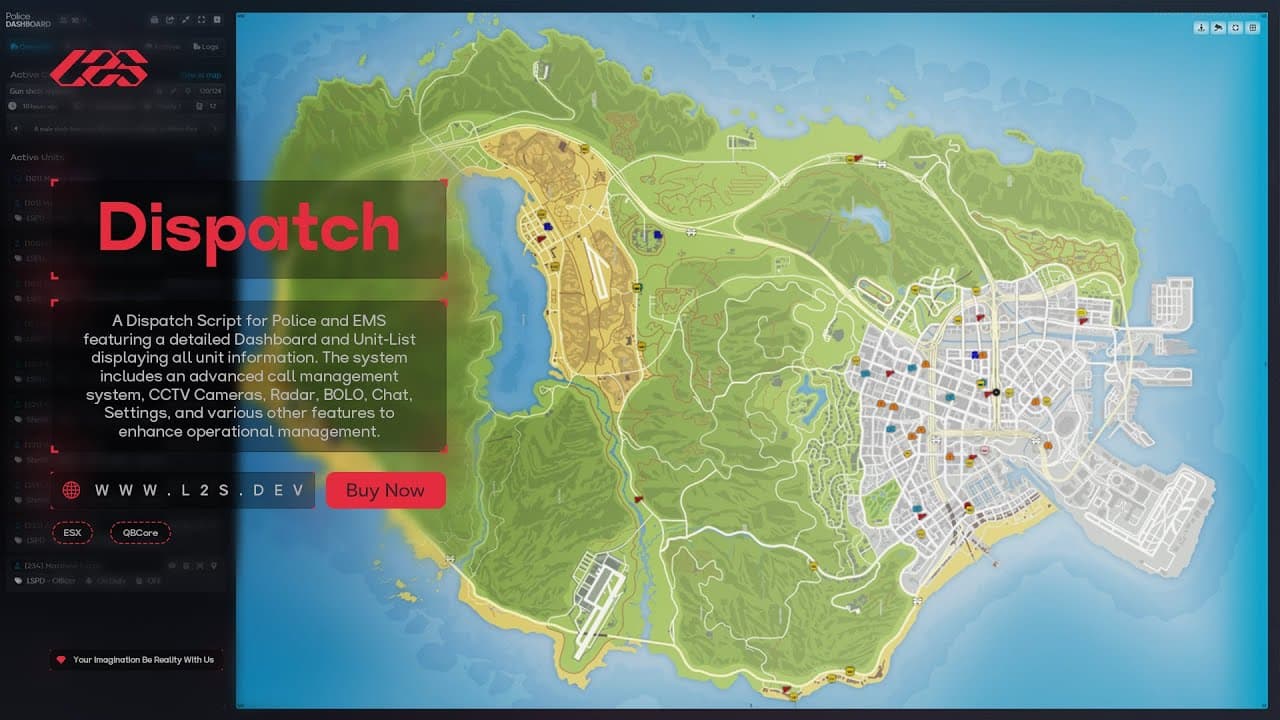This screenshot has width=1280, height=720.
Task: Click the Buy Now button
Action: [385, 490]
